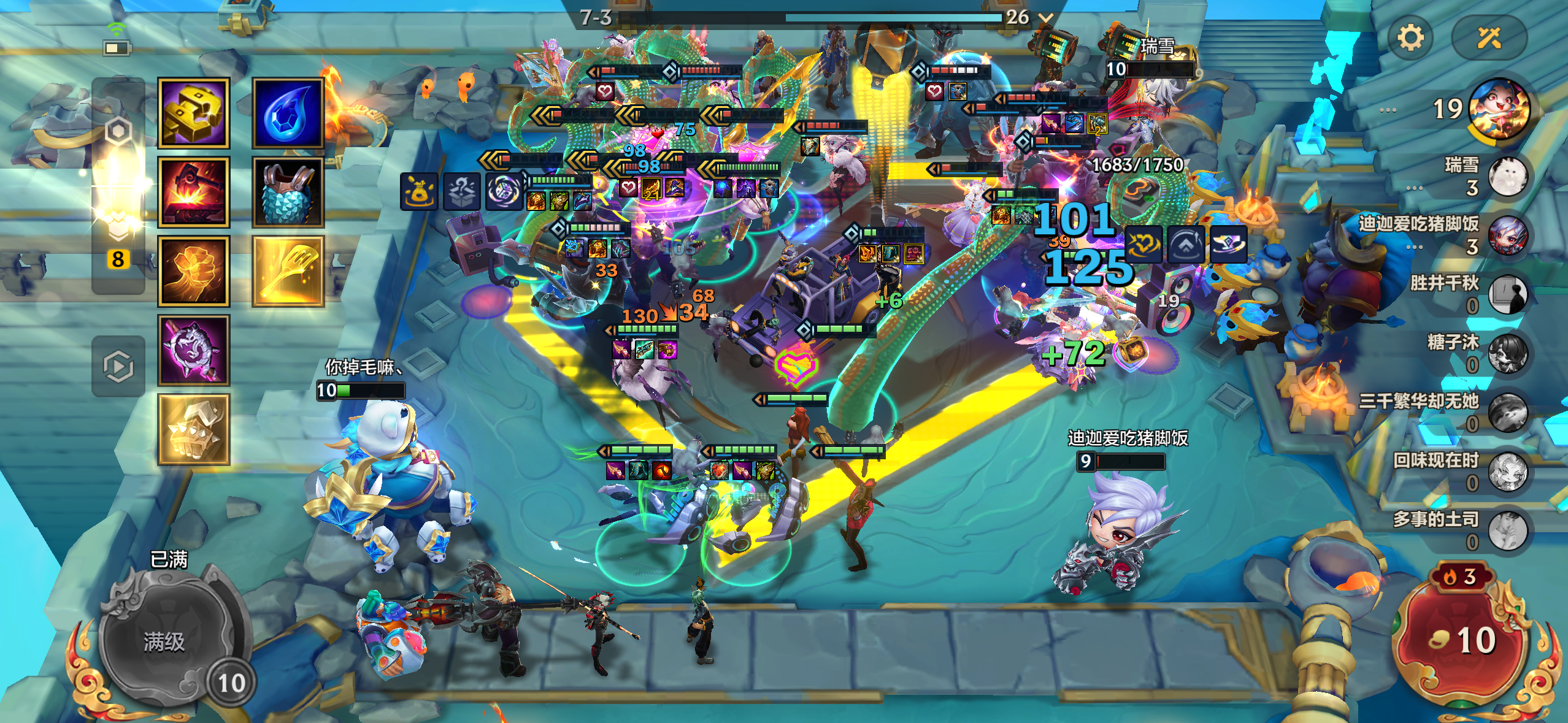Viewport: 1568px width, 723px height.
Task: Select the blue Tear of the Goddess item
Action: click(288, 113)
